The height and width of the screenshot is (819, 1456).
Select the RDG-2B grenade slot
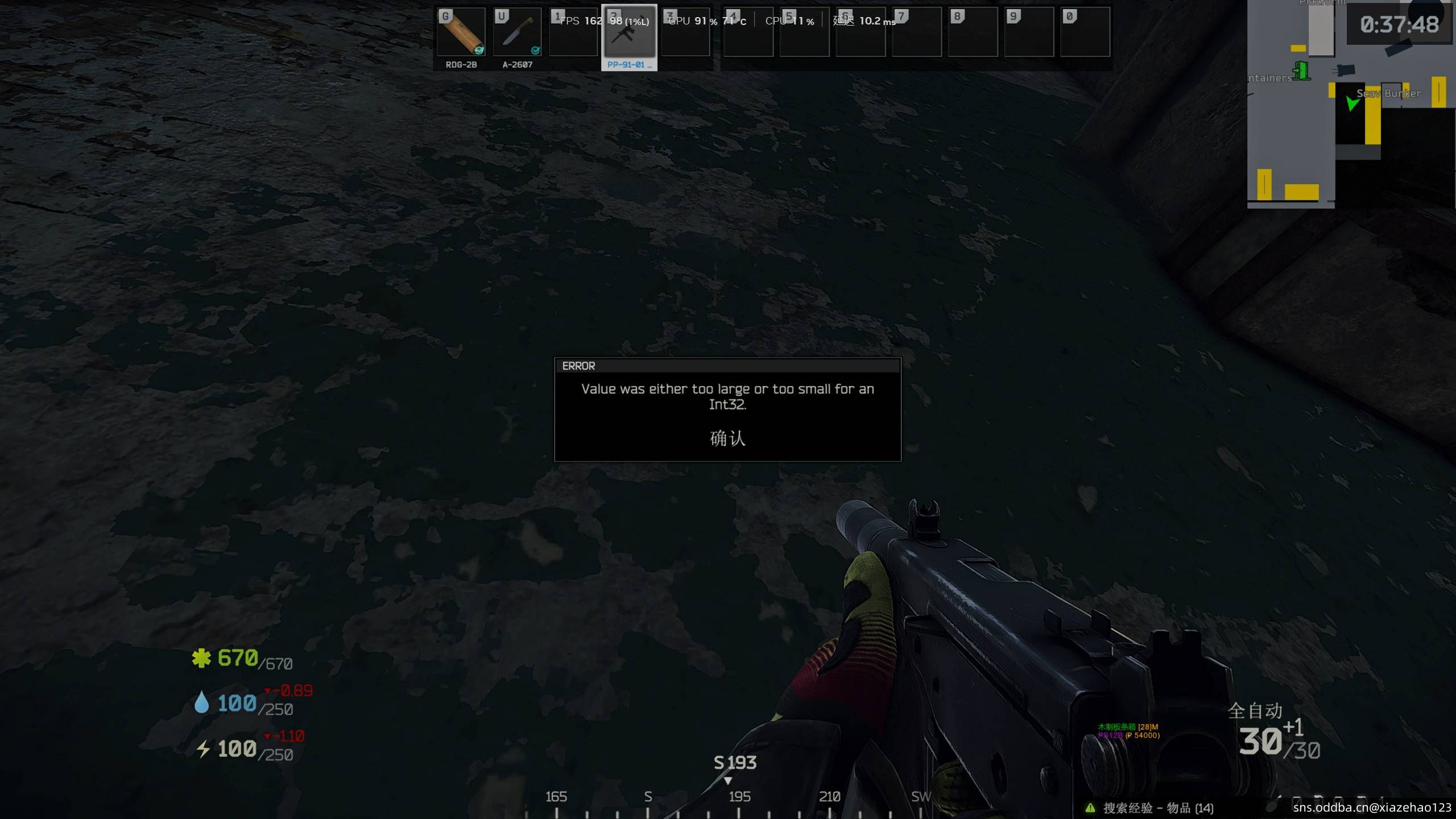click(461, 32)
